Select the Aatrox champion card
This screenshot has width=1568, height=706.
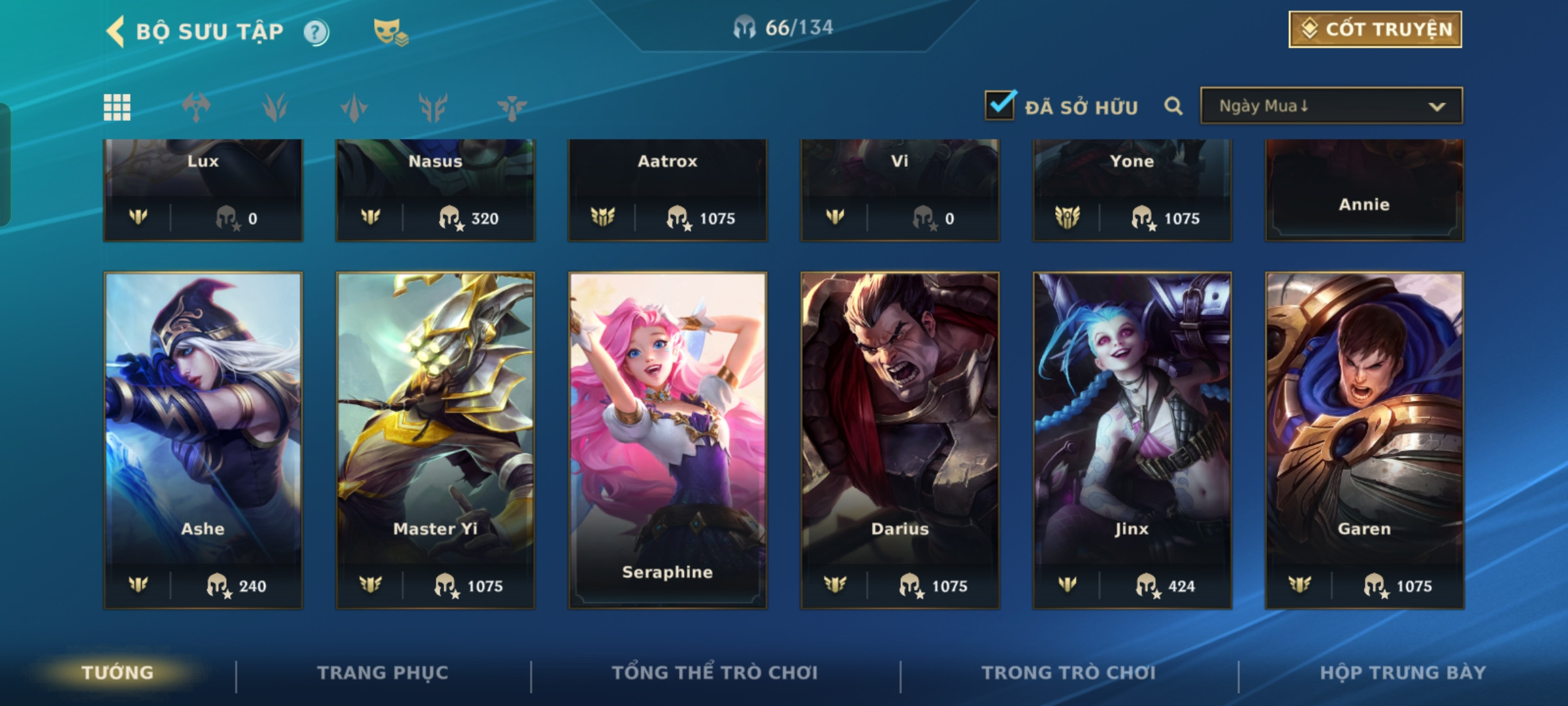(667, 190)
